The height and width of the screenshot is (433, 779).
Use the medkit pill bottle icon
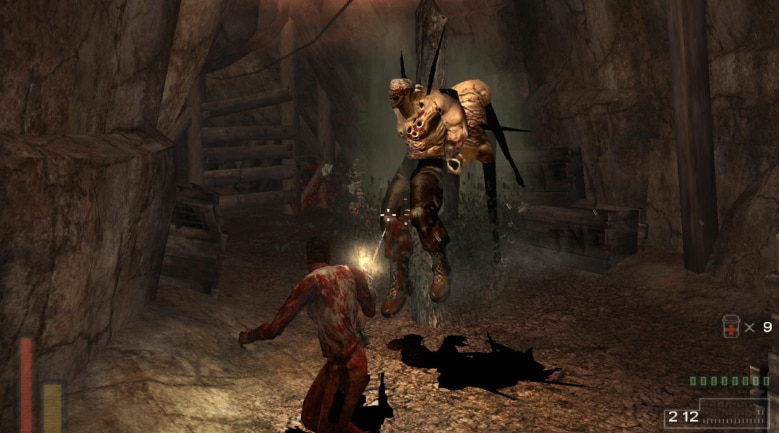[x=731, y=327]
